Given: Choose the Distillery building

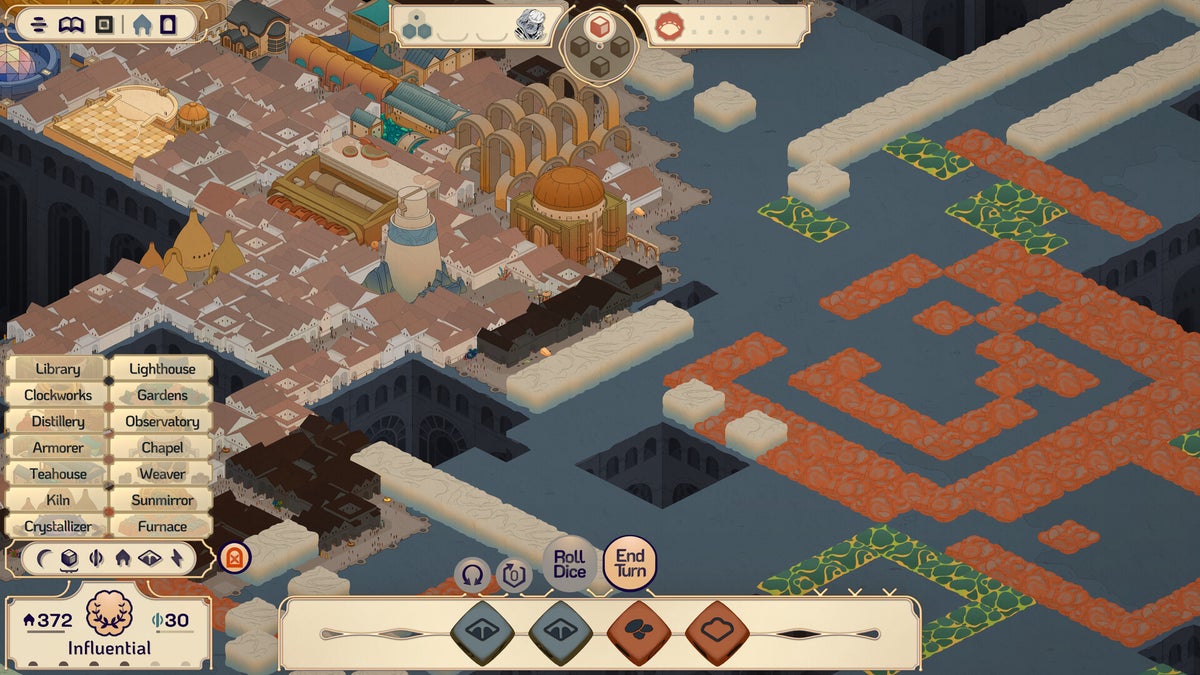Looking at the screenshot, I should pos(58,421).
